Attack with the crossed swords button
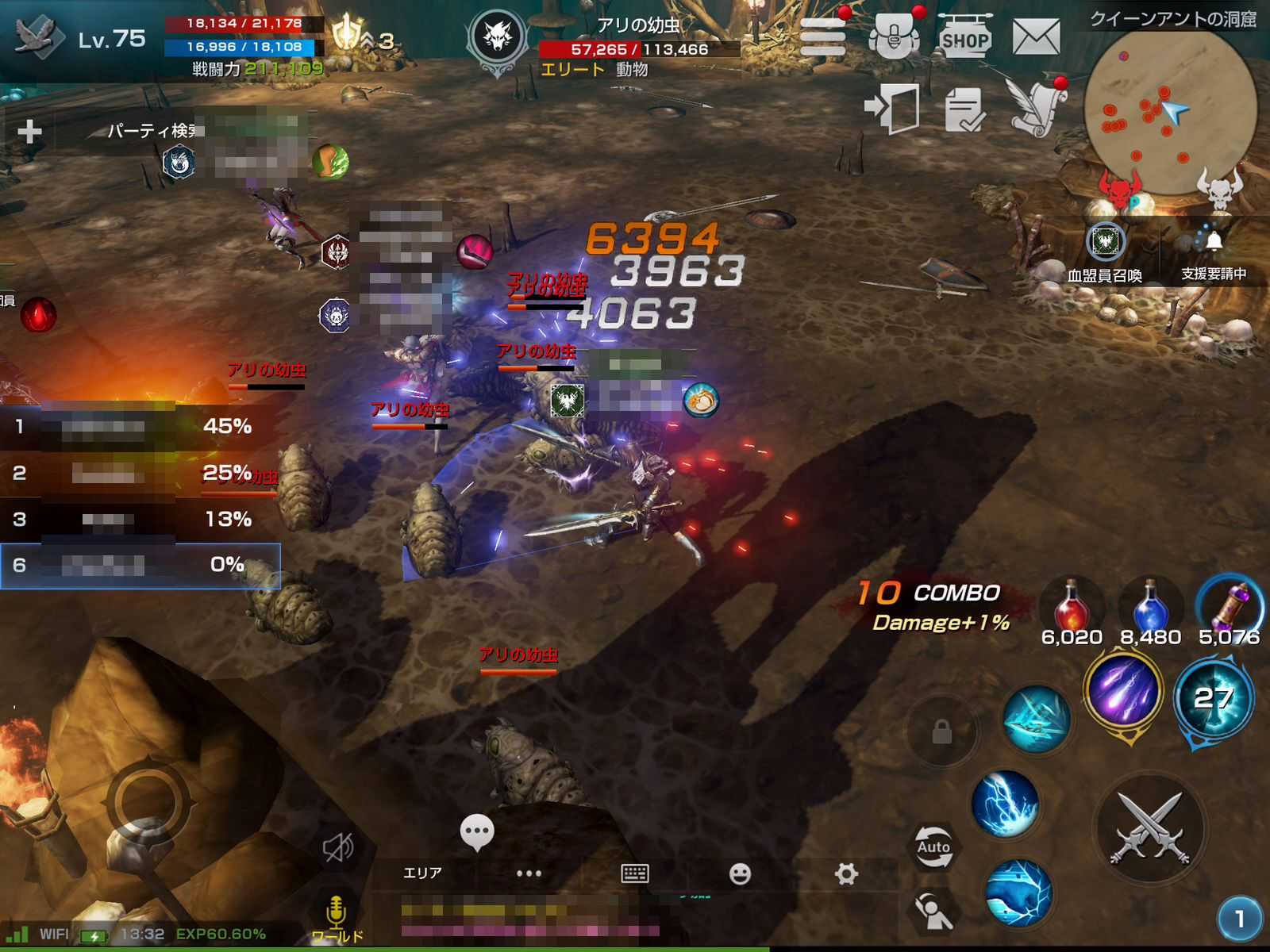1270x952 pixels. click(x=1150, y=829)
